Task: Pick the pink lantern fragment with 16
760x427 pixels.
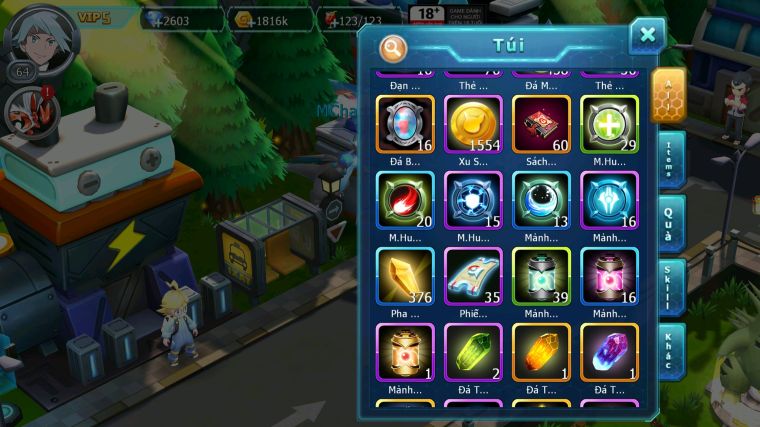Action: (609, 276)
